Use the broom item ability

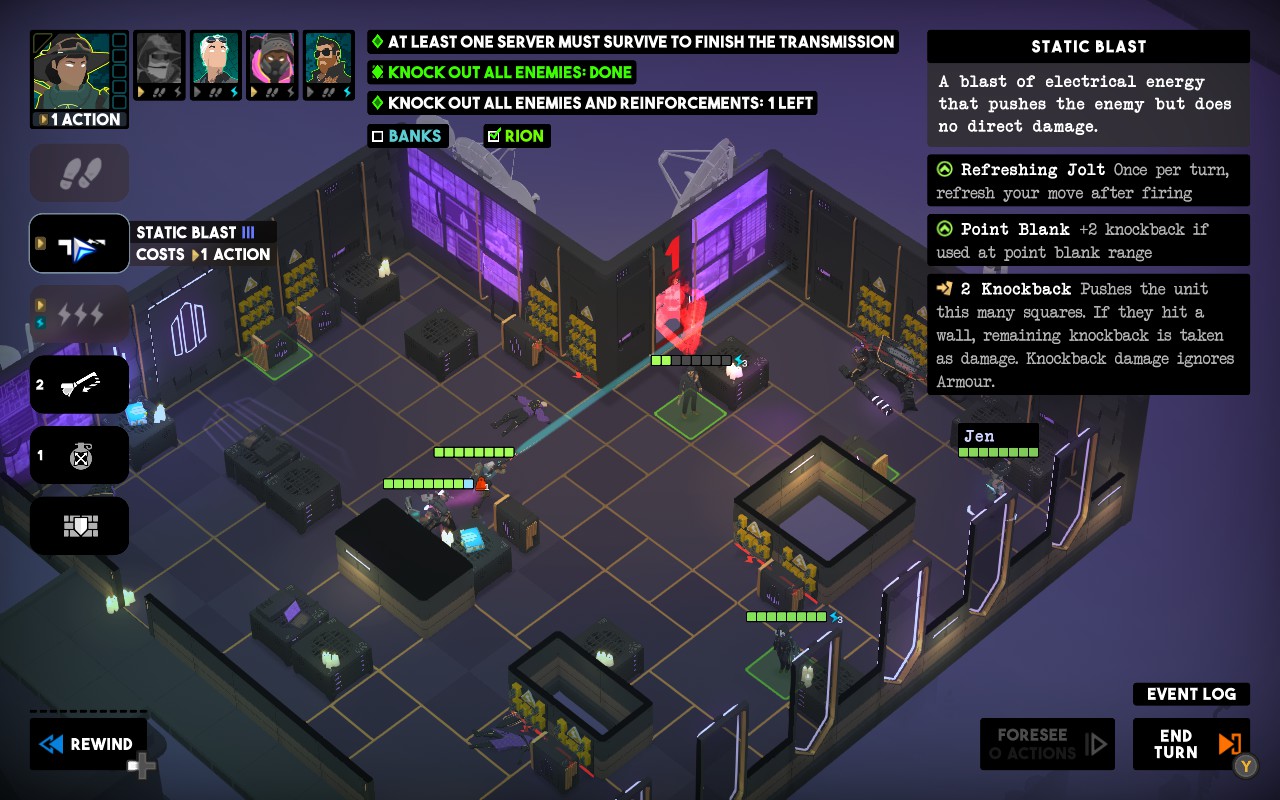coord(80,385)
